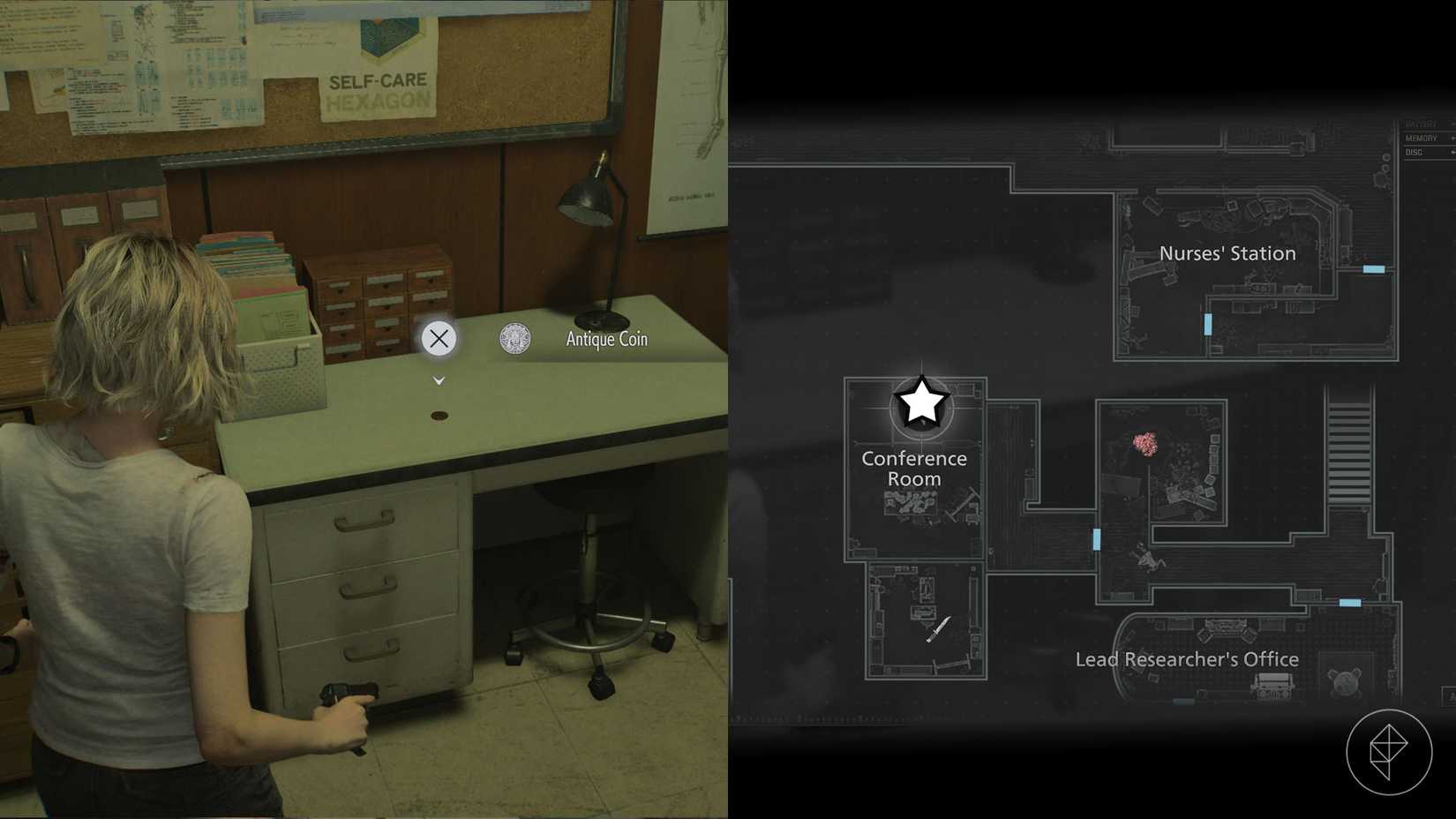
Task: Toggle the X interaction prompt above the desk
Action: tap(439, 338)
